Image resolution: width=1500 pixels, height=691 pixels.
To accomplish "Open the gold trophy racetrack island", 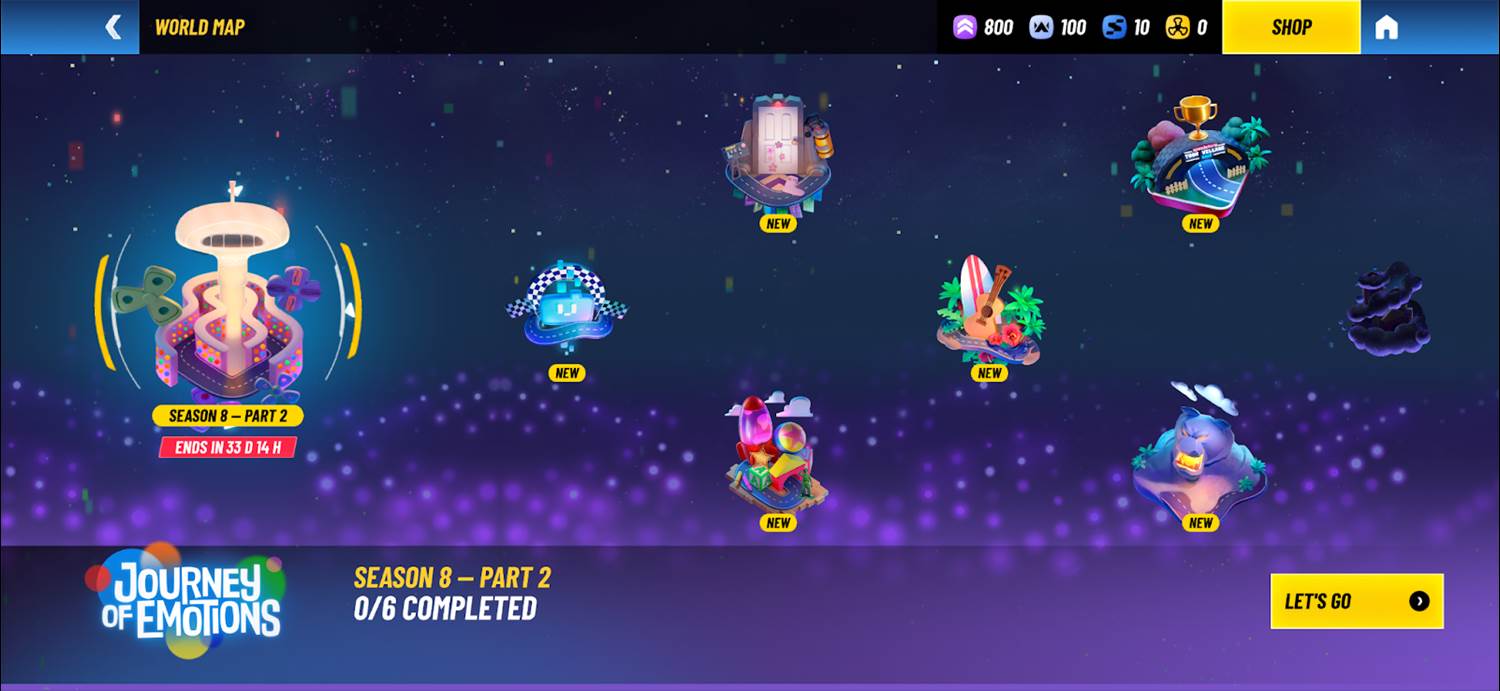I will 1200,158.
